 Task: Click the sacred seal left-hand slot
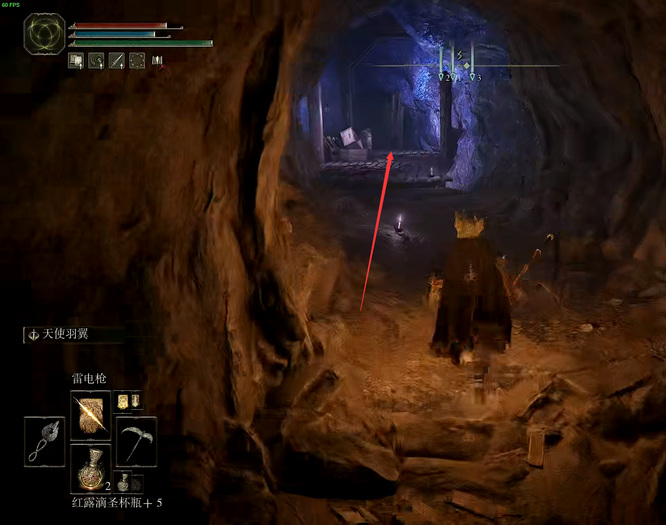pyautogui.click(x=45, y=440)
